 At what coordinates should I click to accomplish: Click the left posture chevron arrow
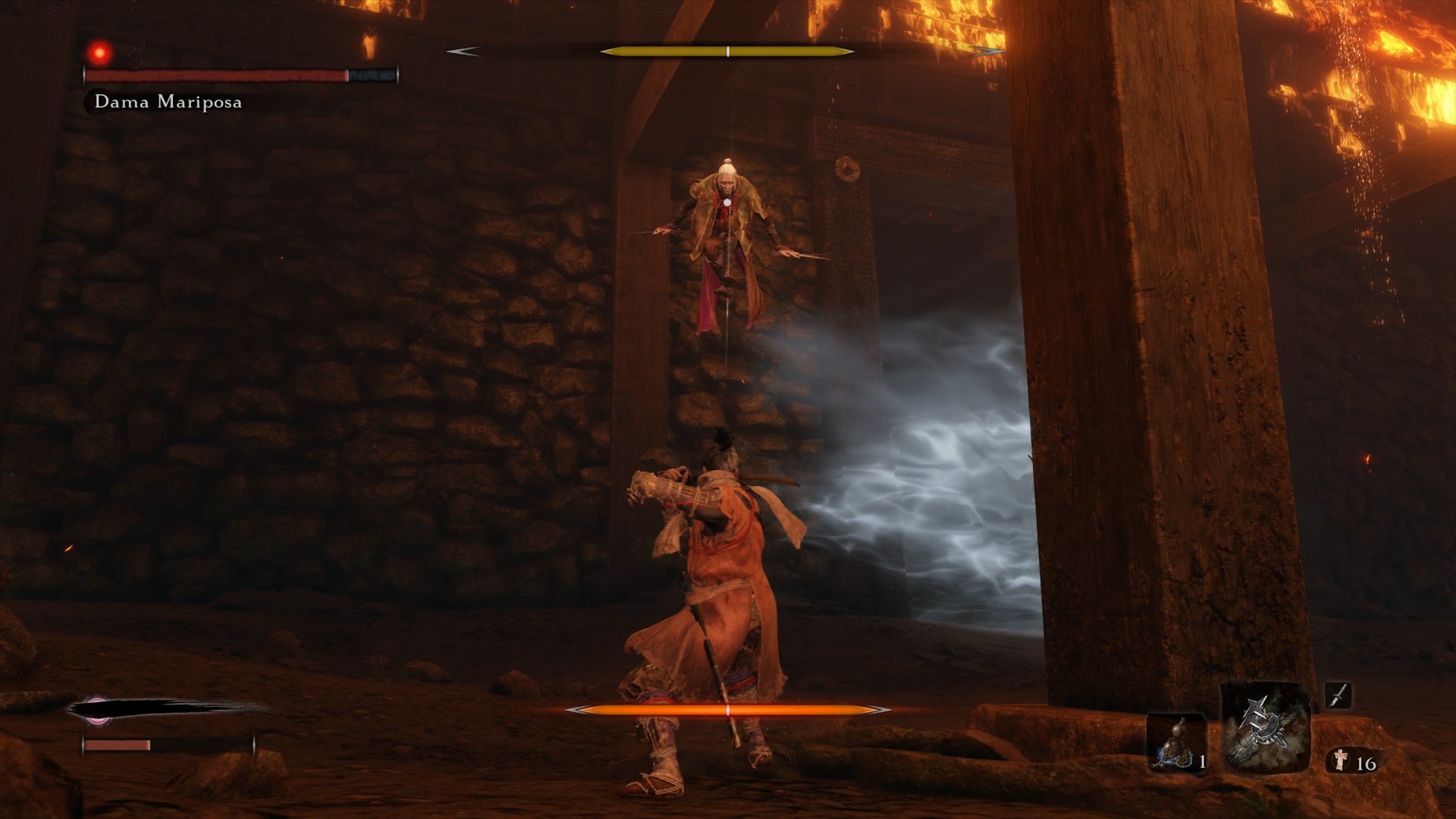point(463,52)
